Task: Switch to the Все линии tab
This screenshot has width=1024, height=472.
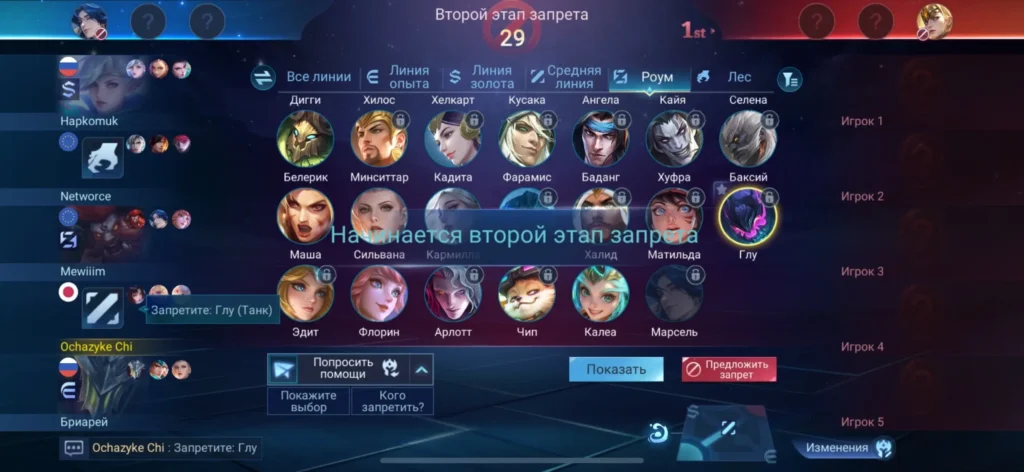Action: (x=318, y=77)
